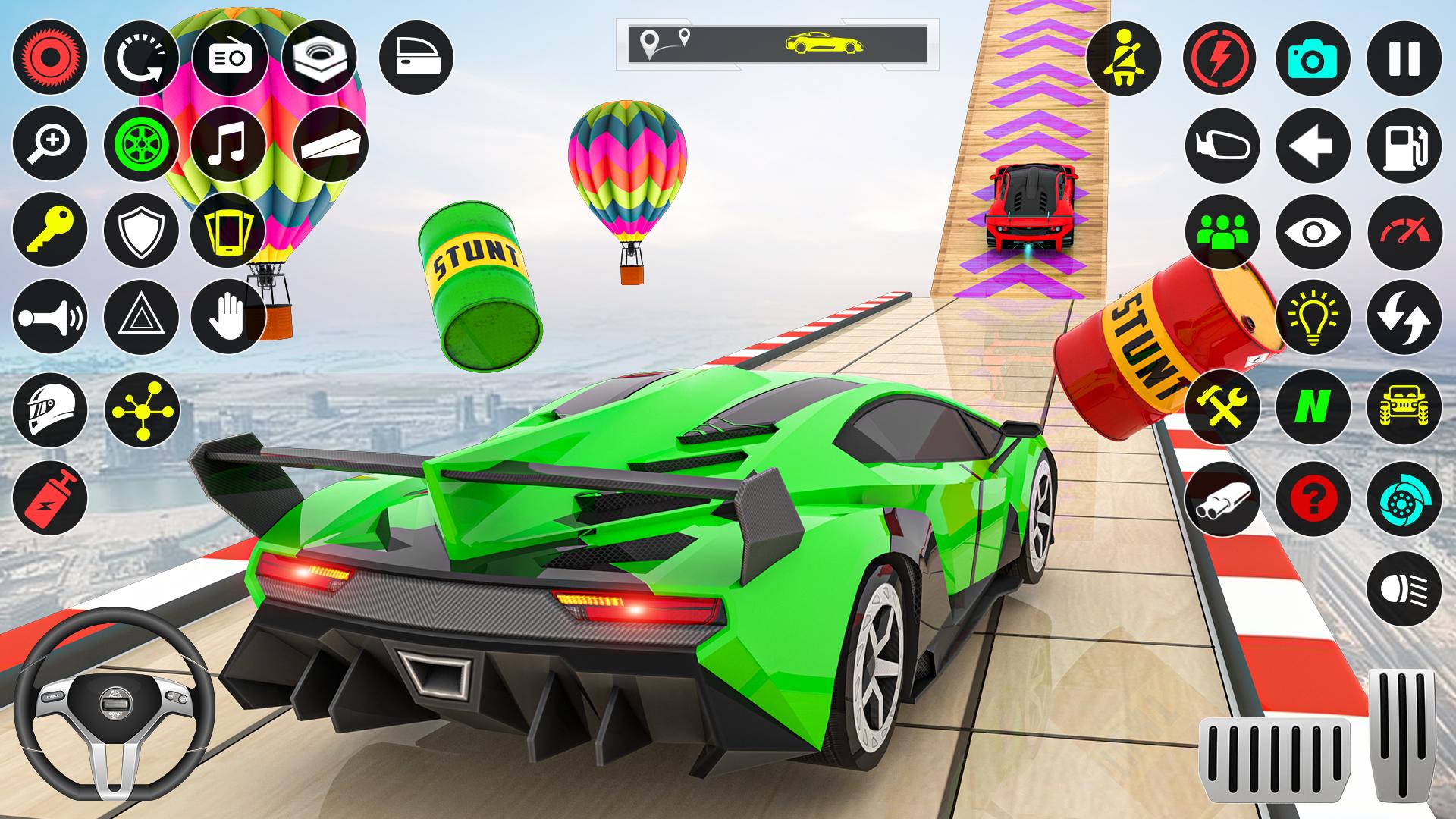Tap the fuel pump button
This screenshot has height=819, width=1456.
[1404, 145]
